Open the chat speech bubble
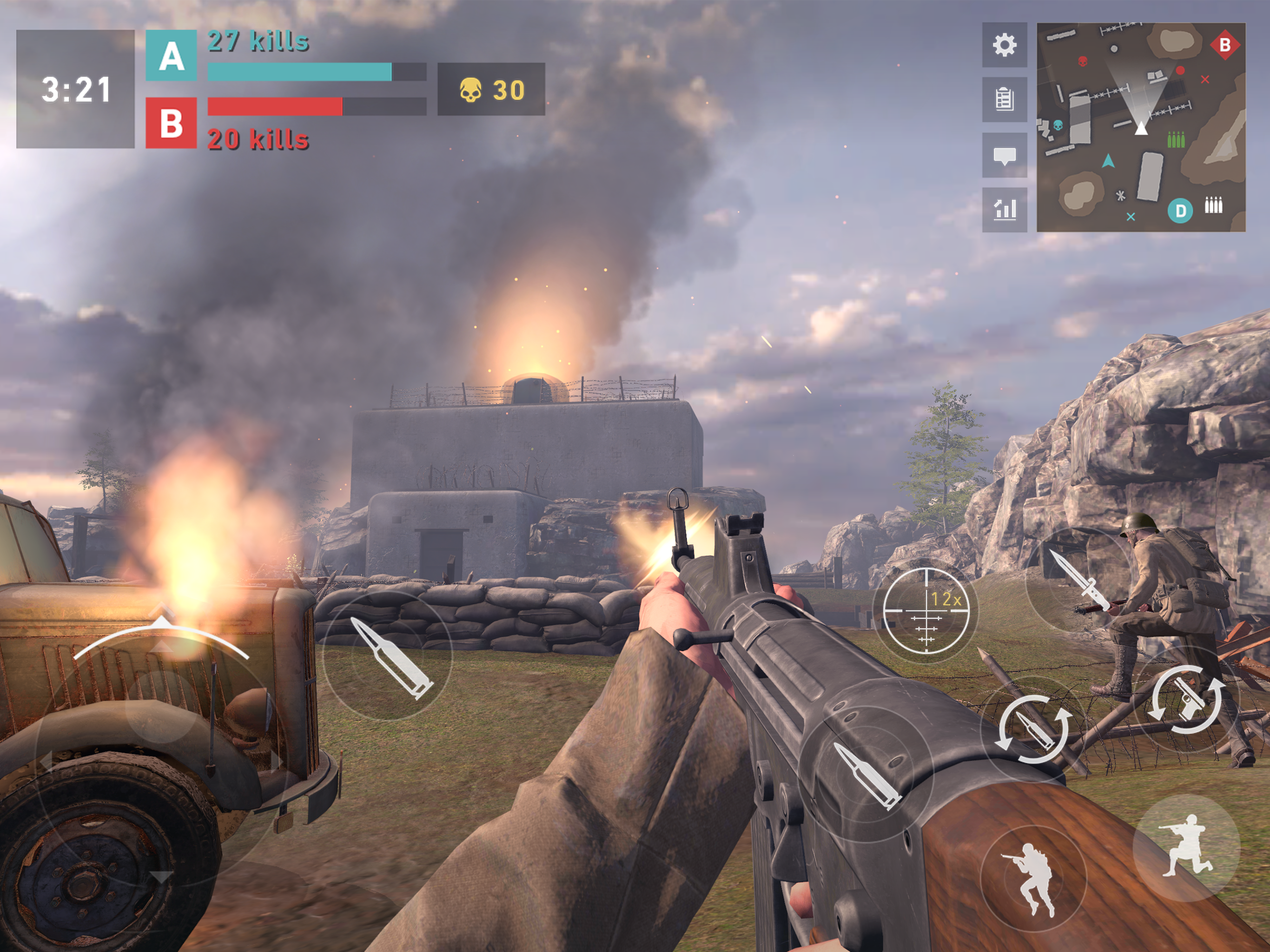This screenshot has width=1270, height=952. pyautogui.click(x=1004, y=155)
